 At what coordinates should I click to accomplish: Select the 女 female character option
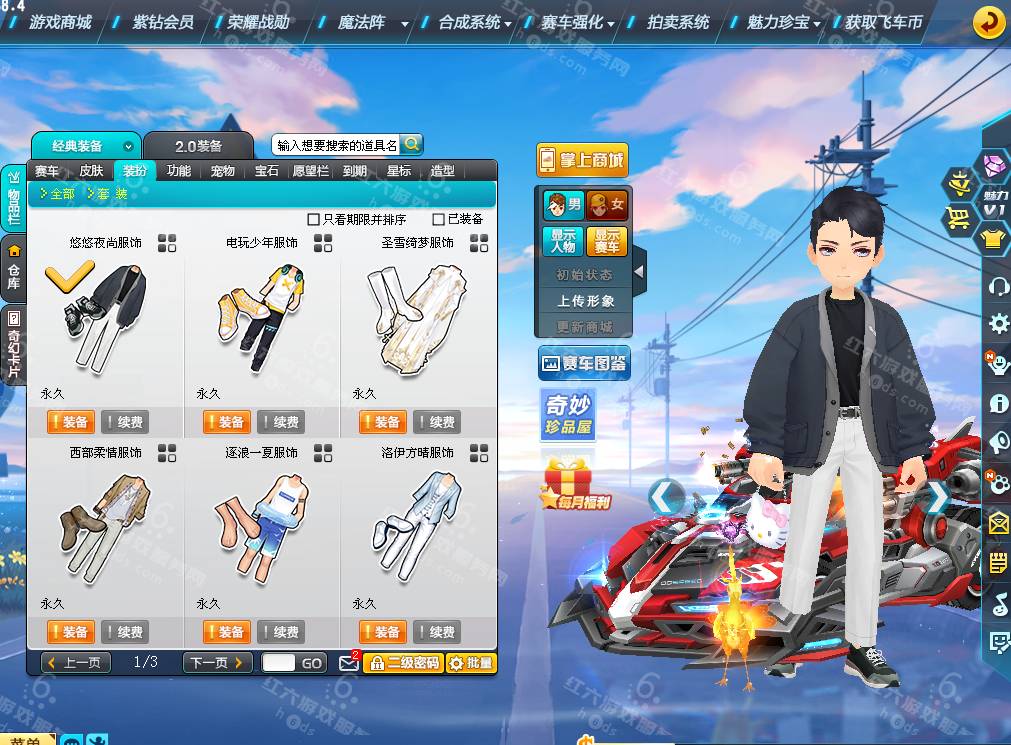(607, 205)
